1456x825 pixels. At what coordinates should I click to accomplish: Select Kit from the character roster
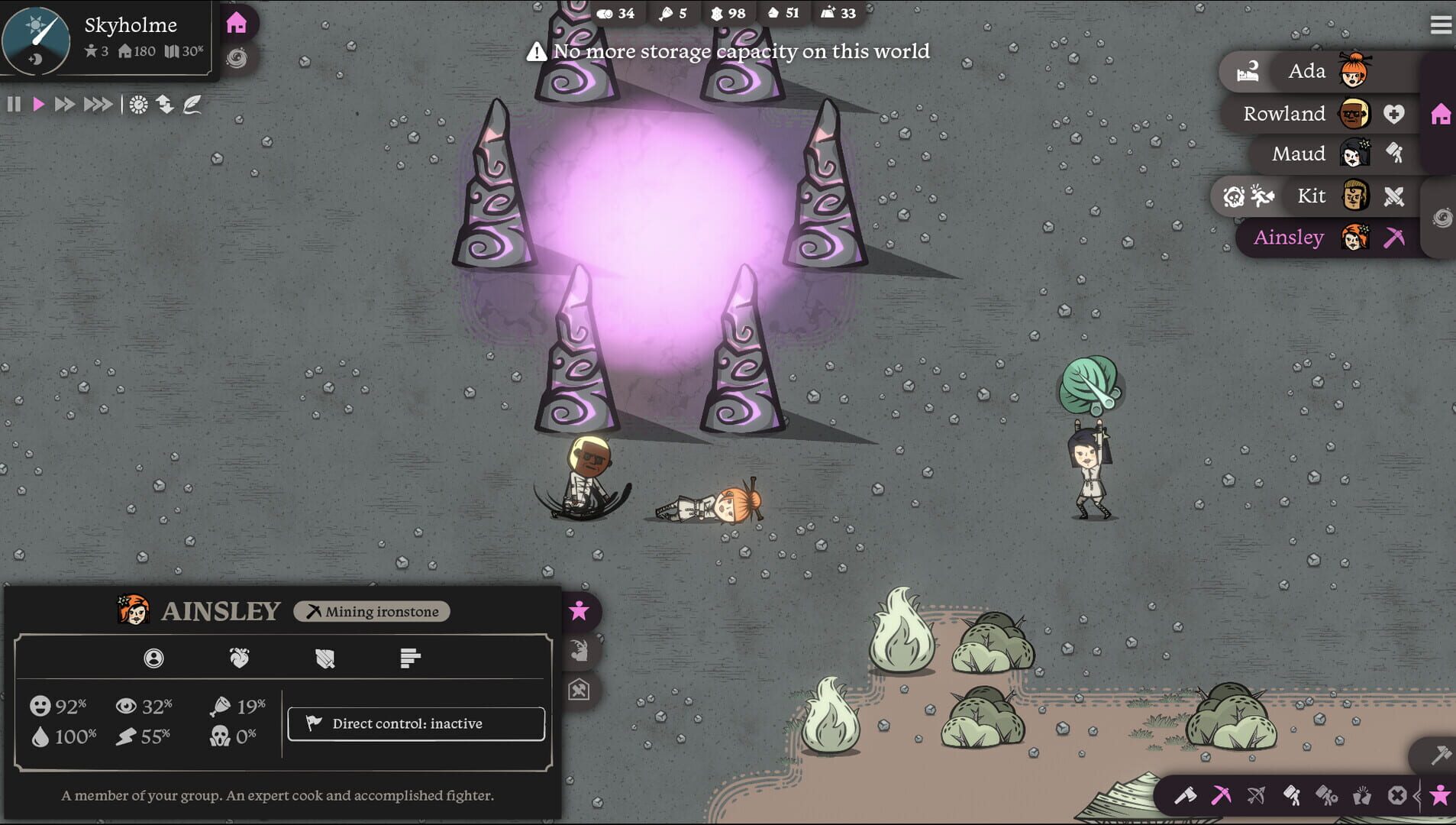click(1312, 196)
